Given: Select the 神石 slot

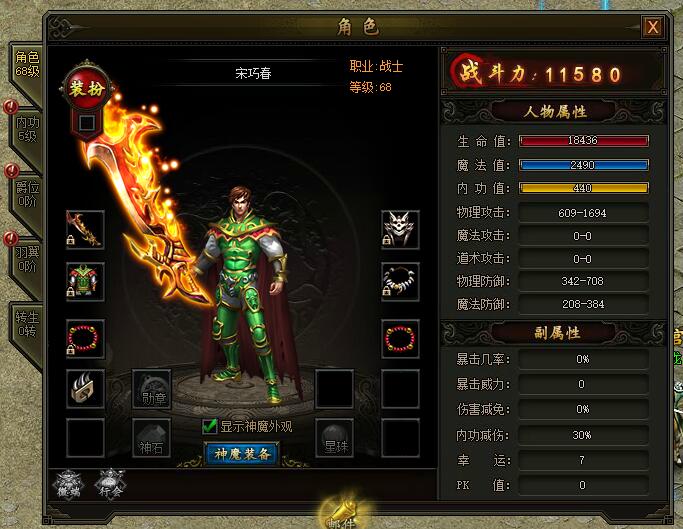Looking at the screenshot, I should [152, 437].
